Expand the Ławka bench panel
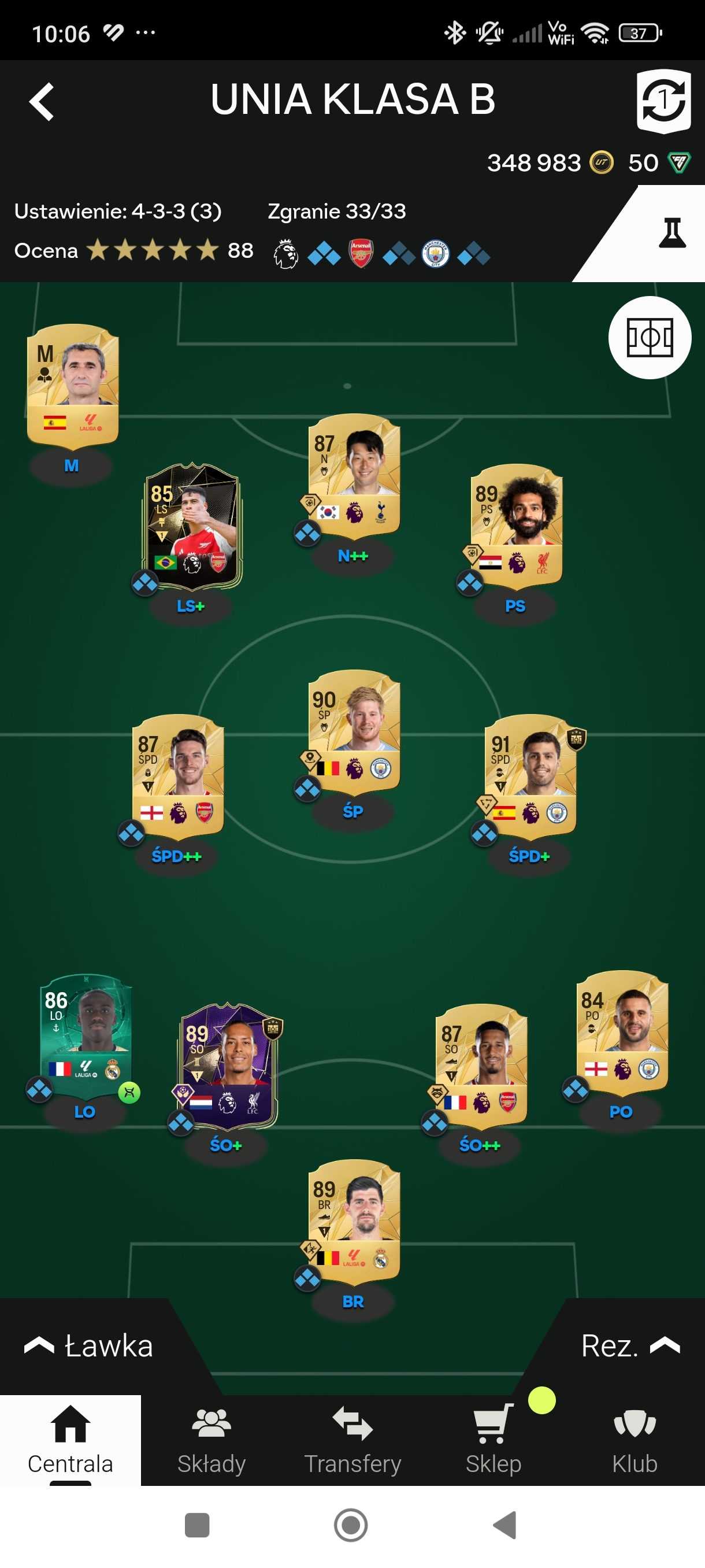 click(88, 1345)
